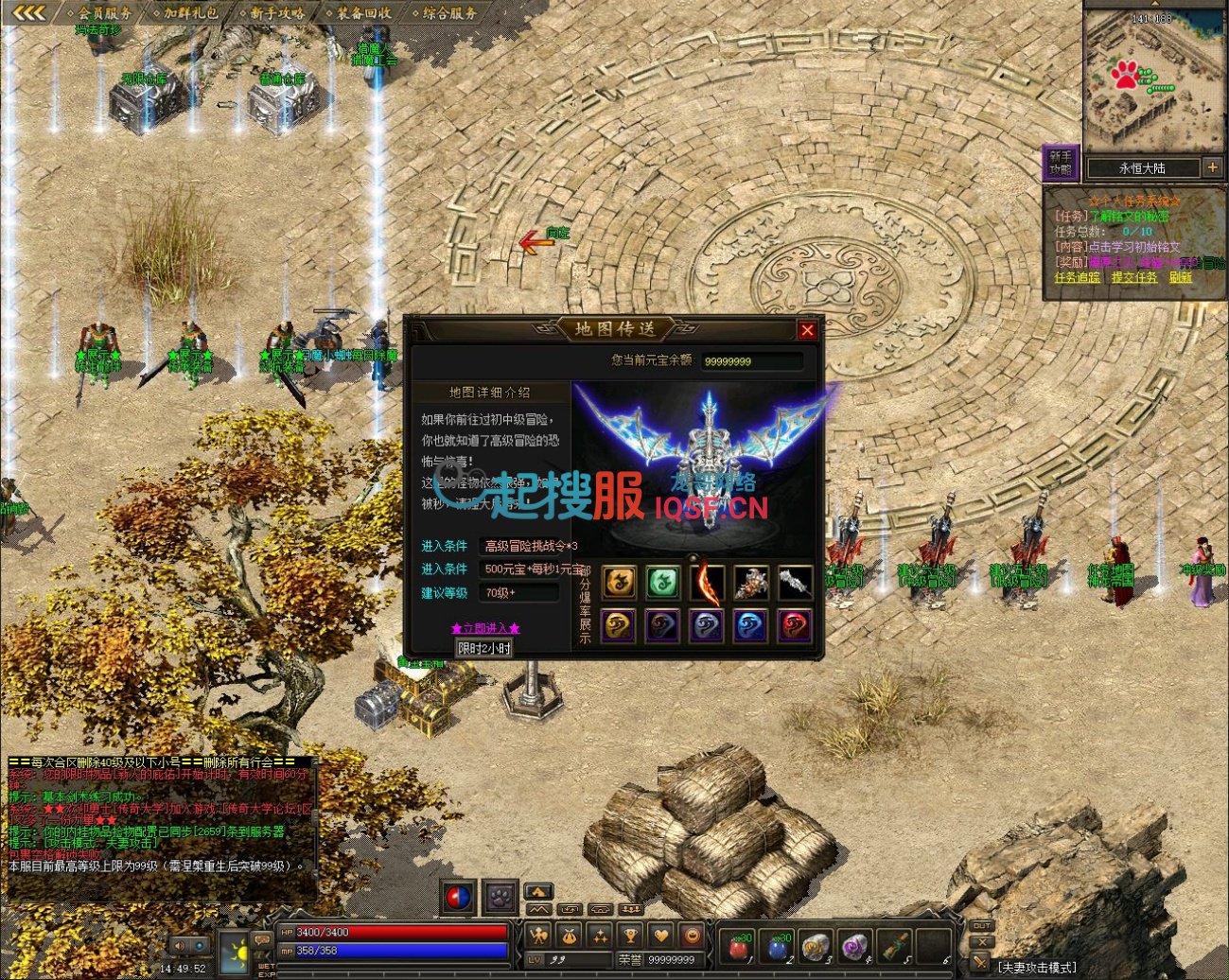This screenshot has height=980, width=1229.
Task: Click the trophy icon in the bottom bar
Action: (630, 936)
